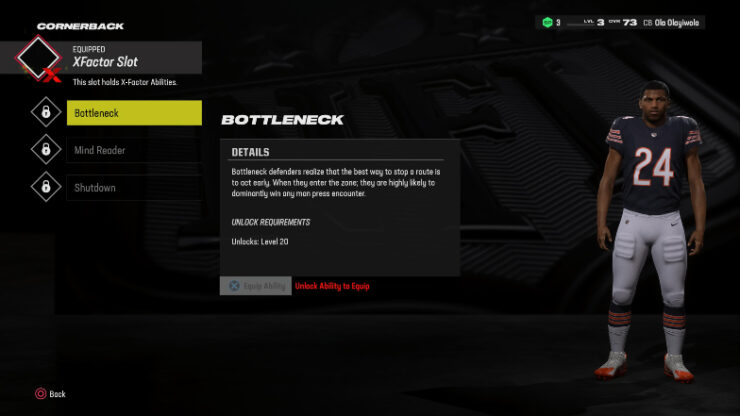Click the greyed-out Equip Ability button
The width and height of the screenshot is (740, 416).
point(255,286)
